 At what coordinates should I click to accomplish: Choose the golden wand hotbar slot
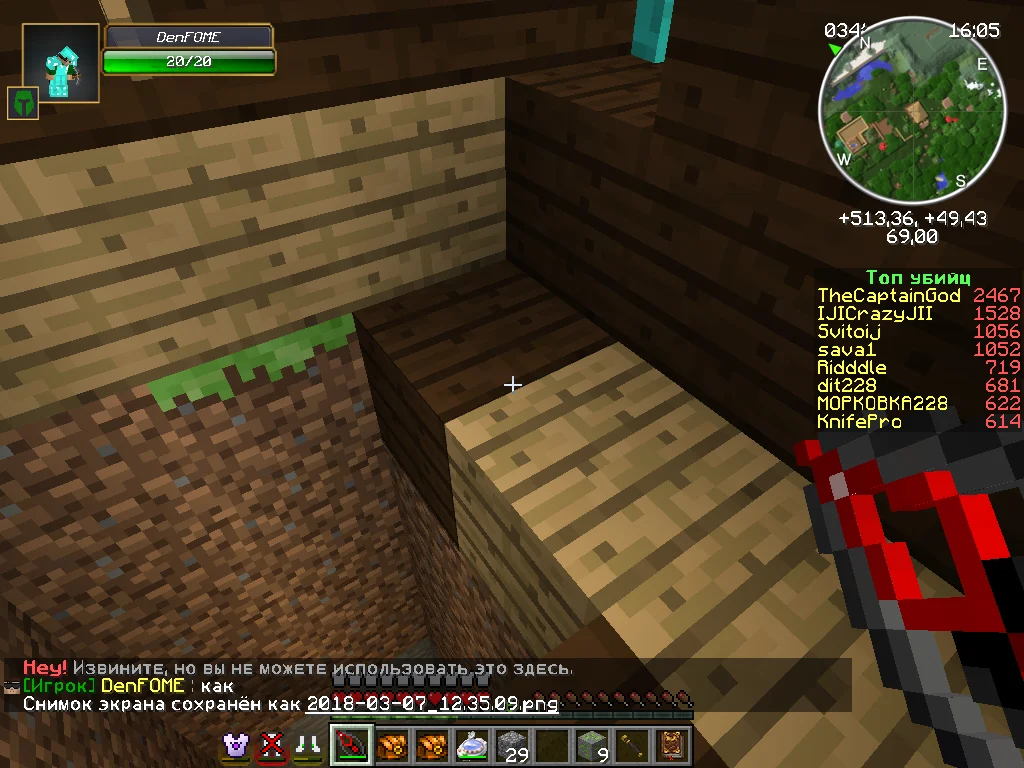[630, 746]
